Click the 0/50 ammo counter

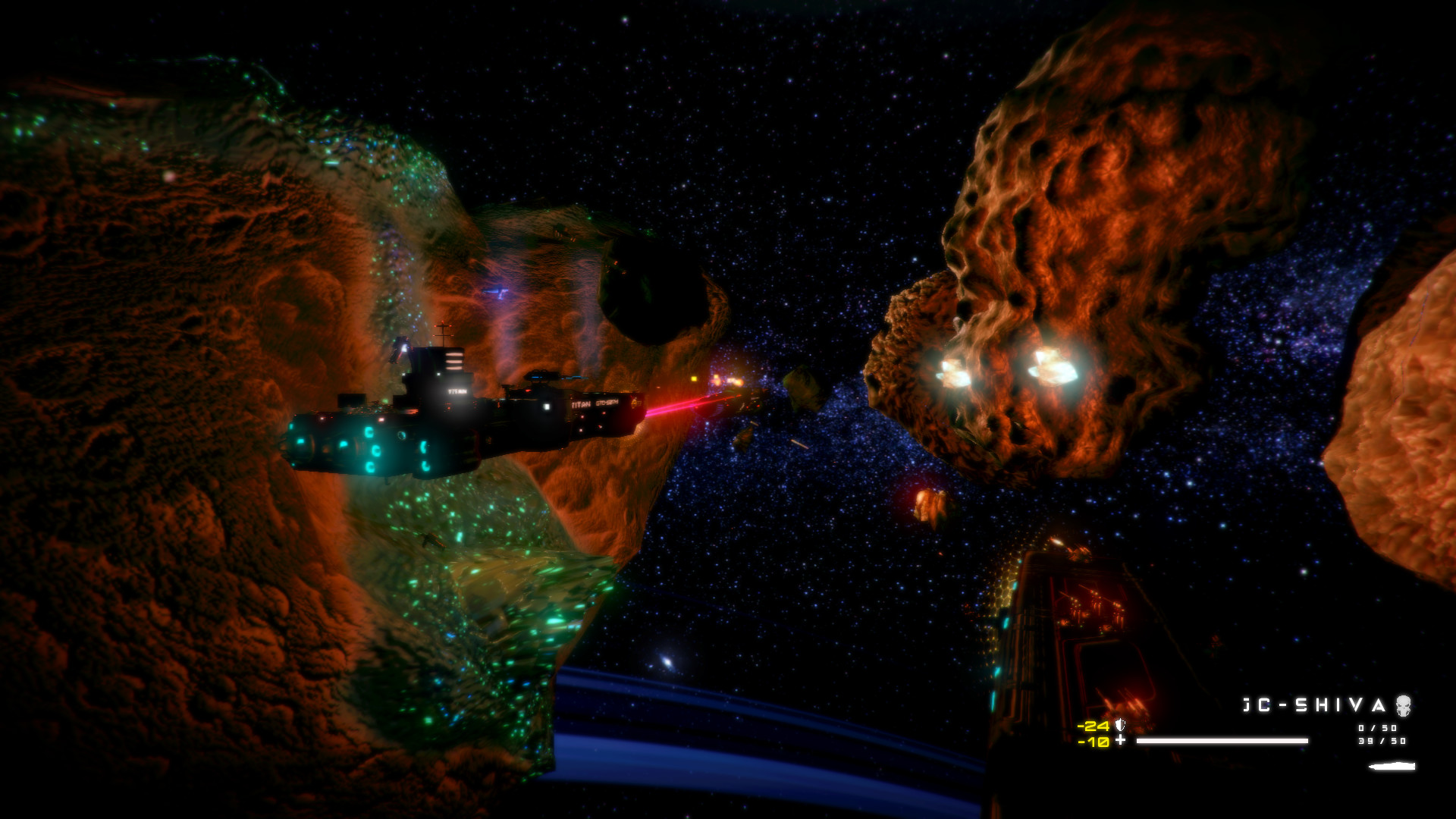coord(1378,727)
